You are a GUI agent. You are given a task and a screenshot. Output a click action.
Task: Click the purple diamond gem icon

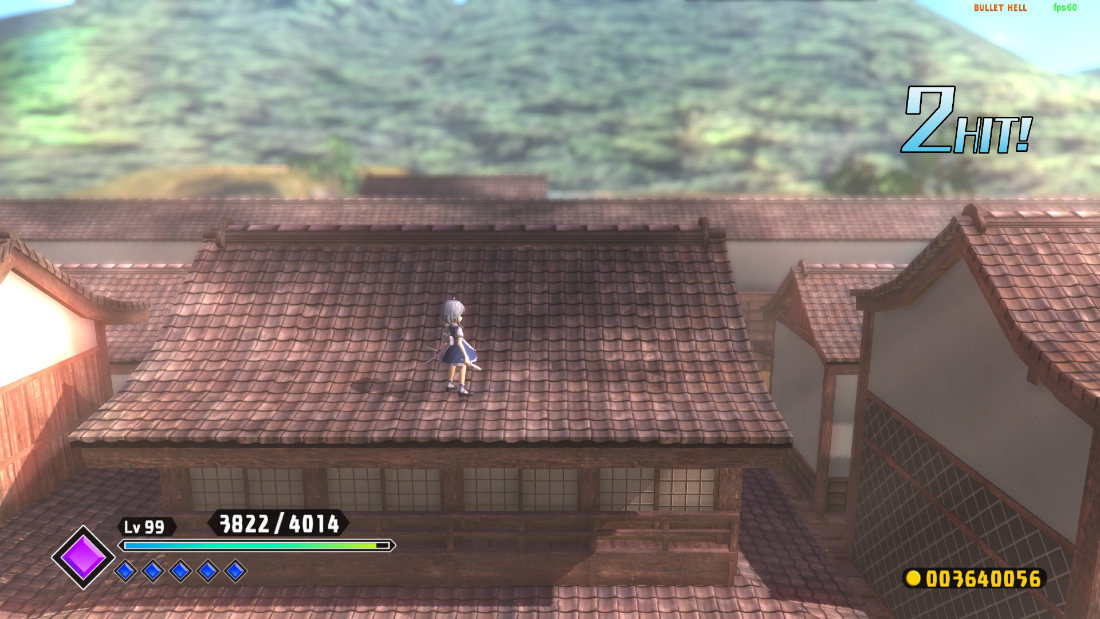click(x=83, y=557)
